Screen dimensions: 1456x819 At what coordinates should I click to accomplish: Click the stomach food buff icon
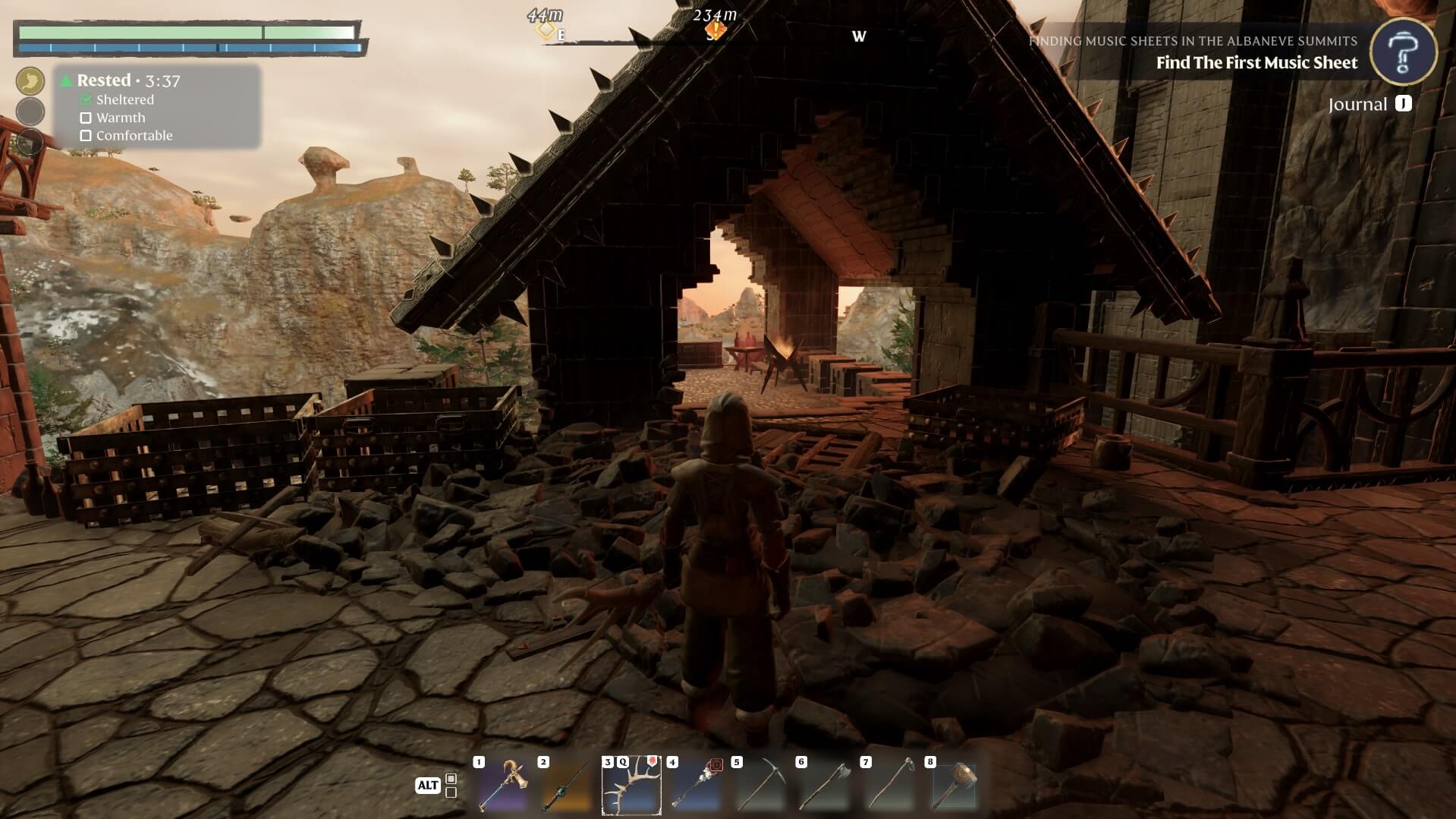tap(30, 81)
